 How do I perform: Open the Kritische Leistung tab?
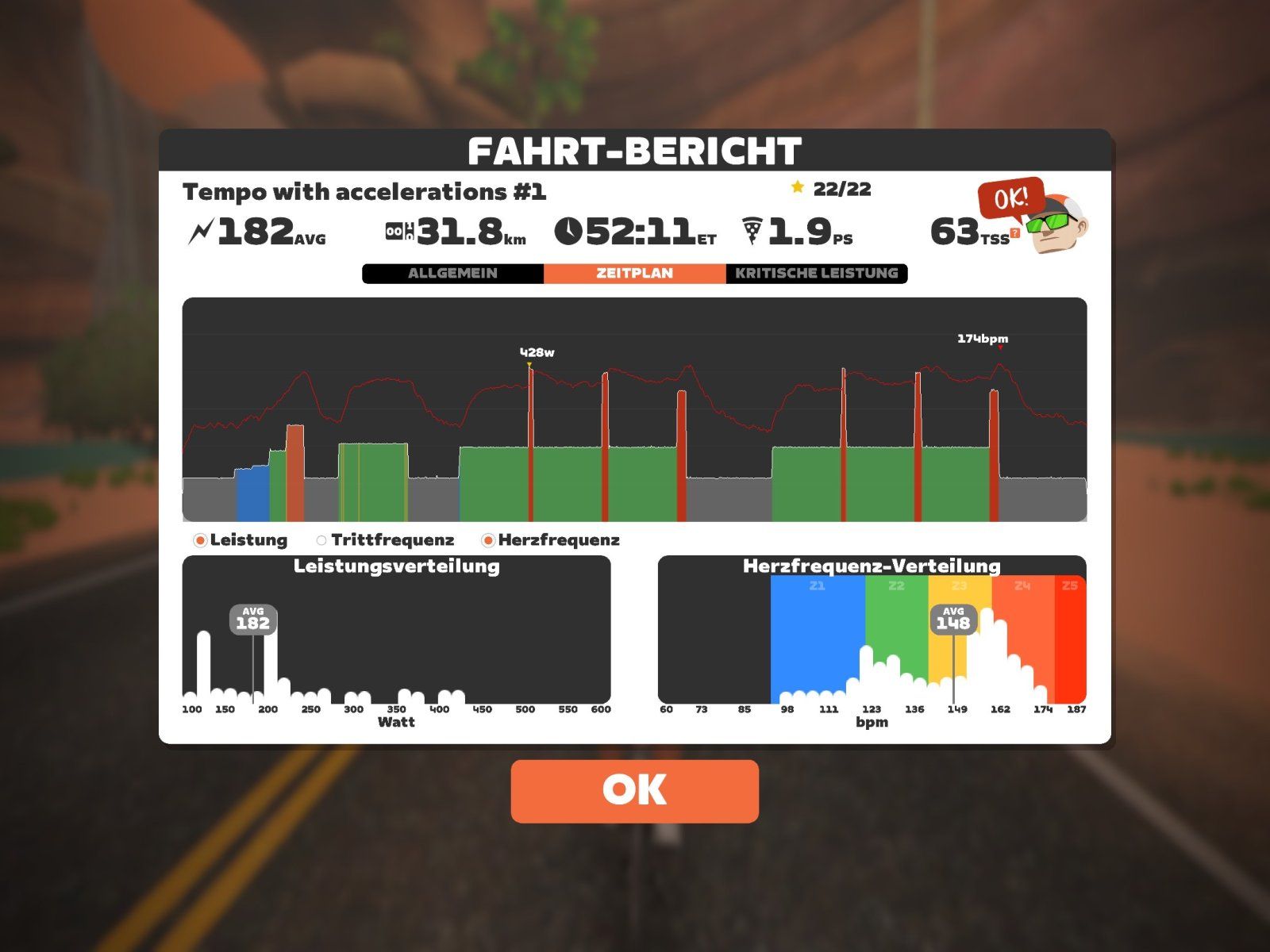click(x=816, y=273)
